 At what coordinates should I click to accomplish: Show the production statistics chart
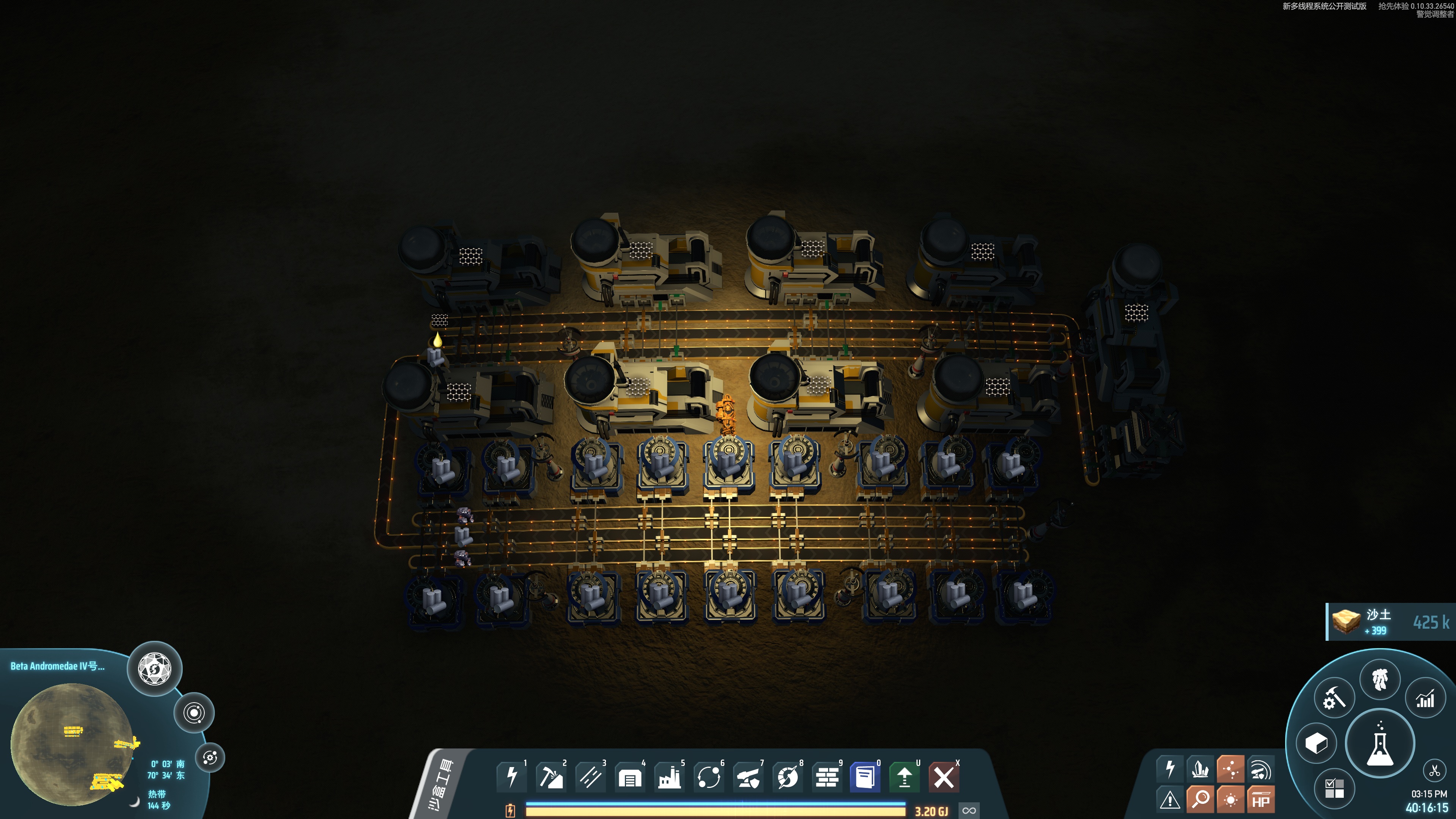pos(1425,699)
